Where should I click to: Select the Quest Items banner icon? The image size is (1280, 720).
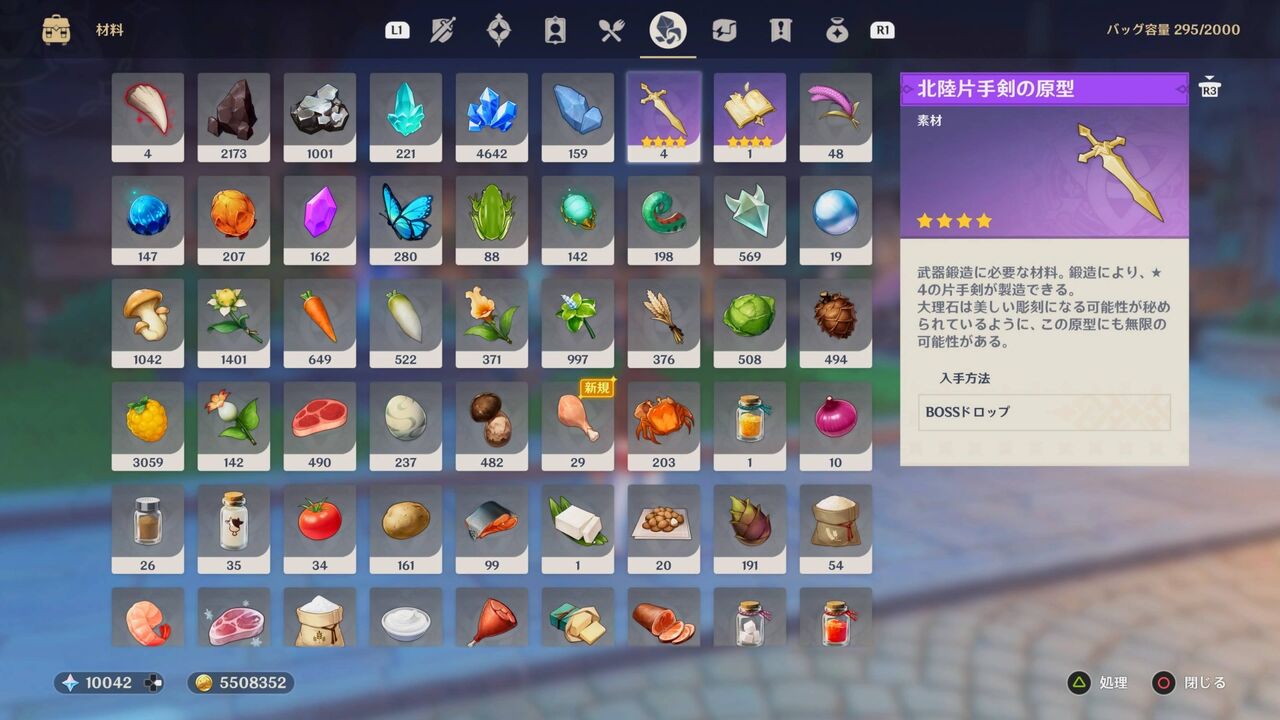(x=781, y=30)
